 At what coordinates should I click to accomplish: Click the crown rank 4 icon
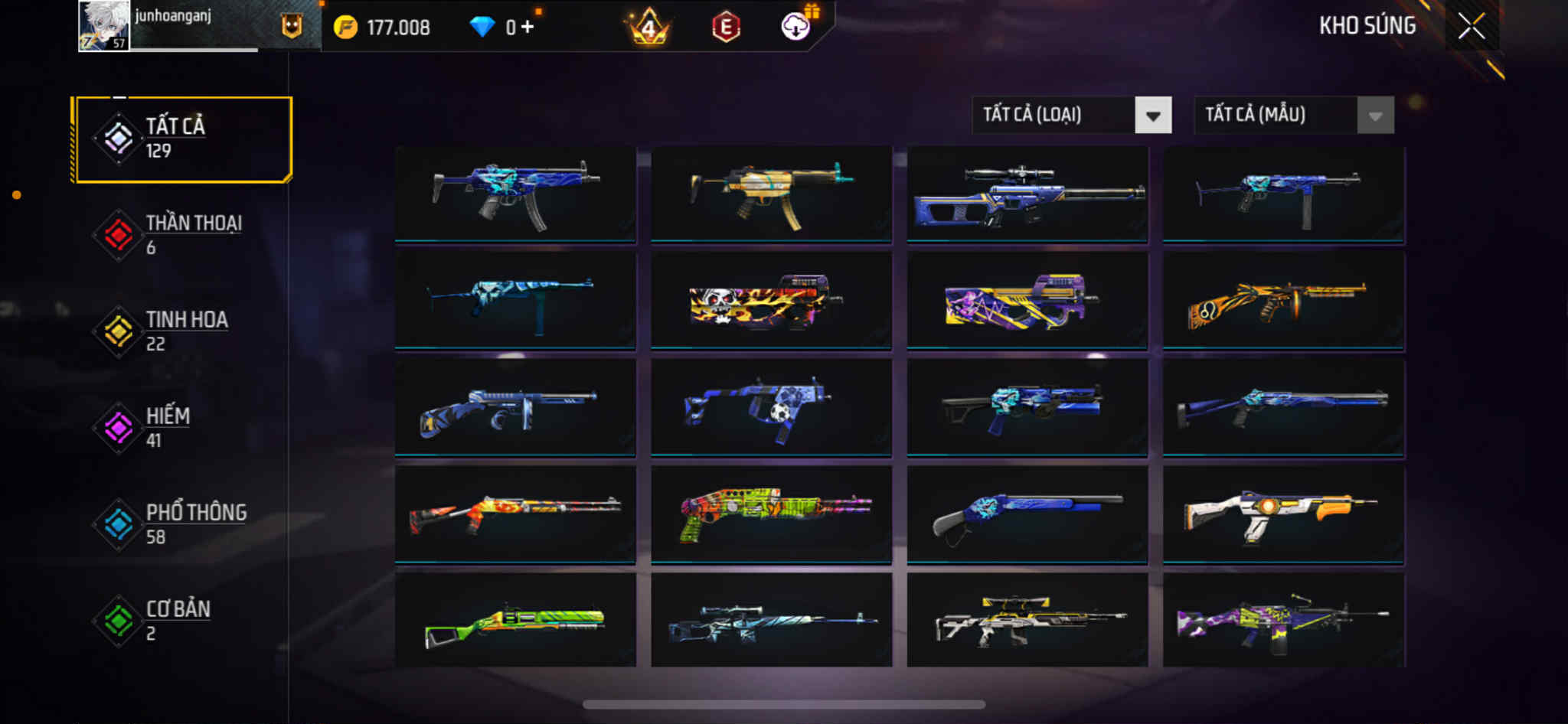(648, 28)
